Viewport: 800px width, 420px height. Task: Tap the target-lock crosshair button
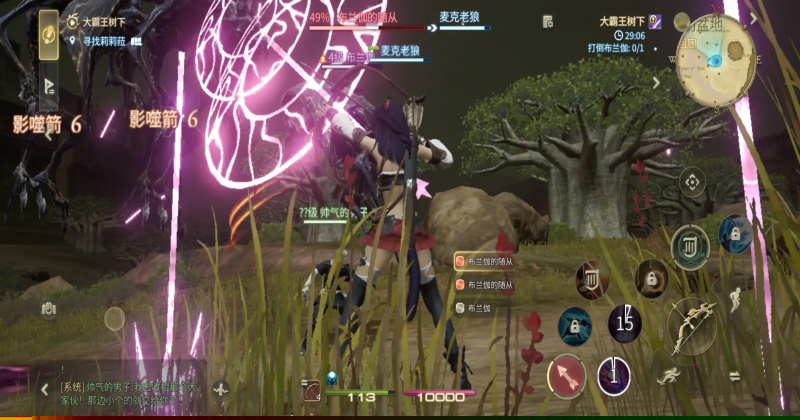(x=691, y=182)
